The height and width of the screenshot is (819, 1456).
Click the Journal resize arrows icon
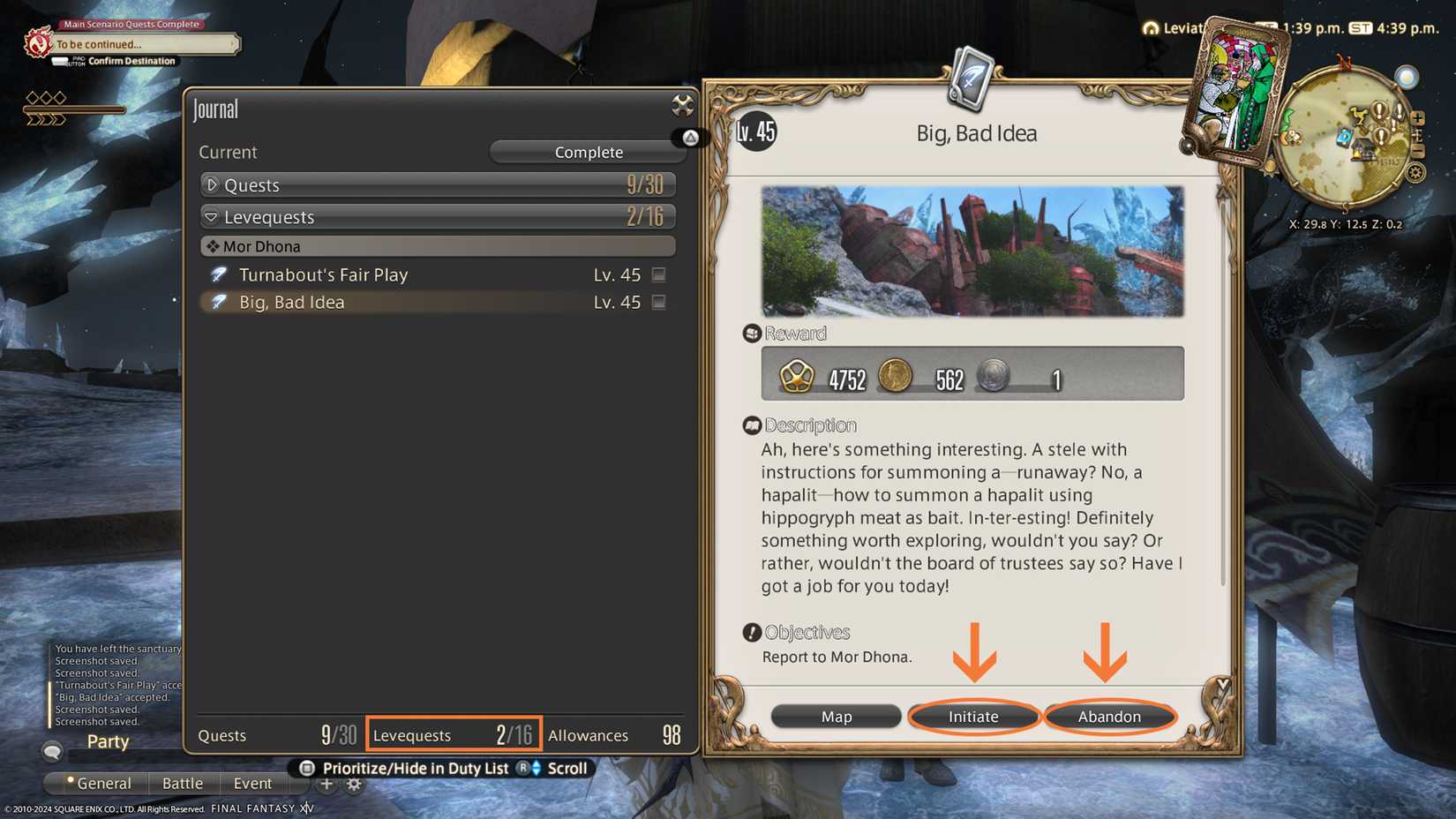pyautogui.click(x=681, y=105)
